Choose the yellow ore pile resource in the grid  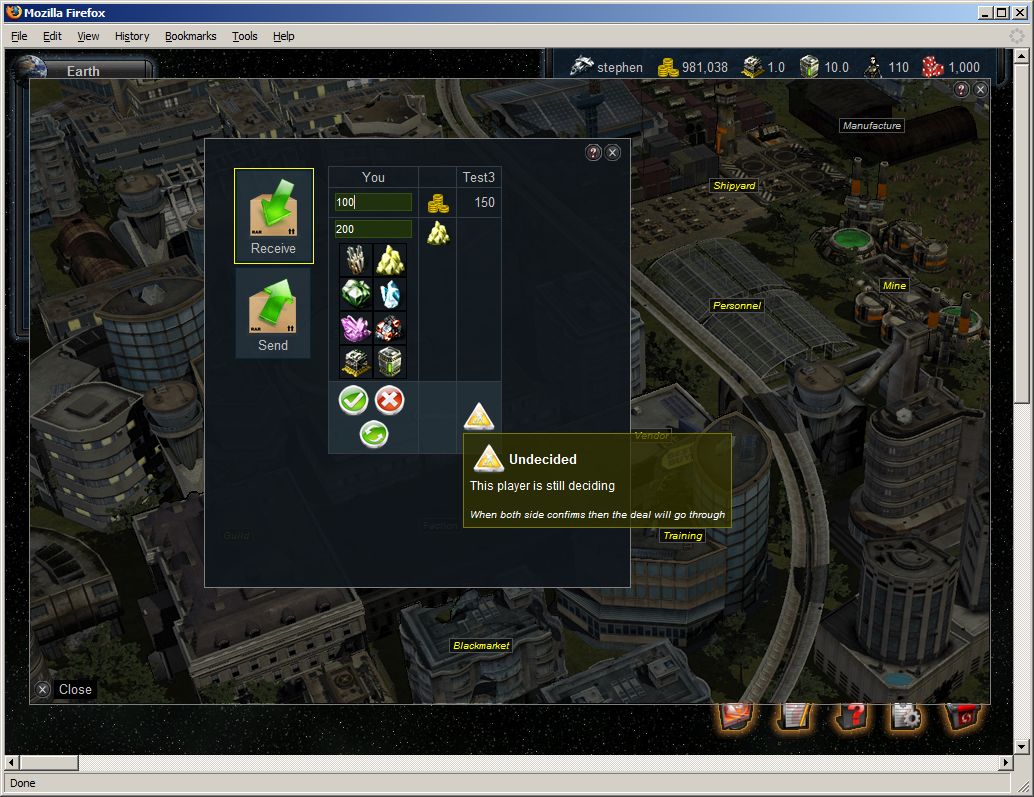pyautogui.click(x=390, y=260)
